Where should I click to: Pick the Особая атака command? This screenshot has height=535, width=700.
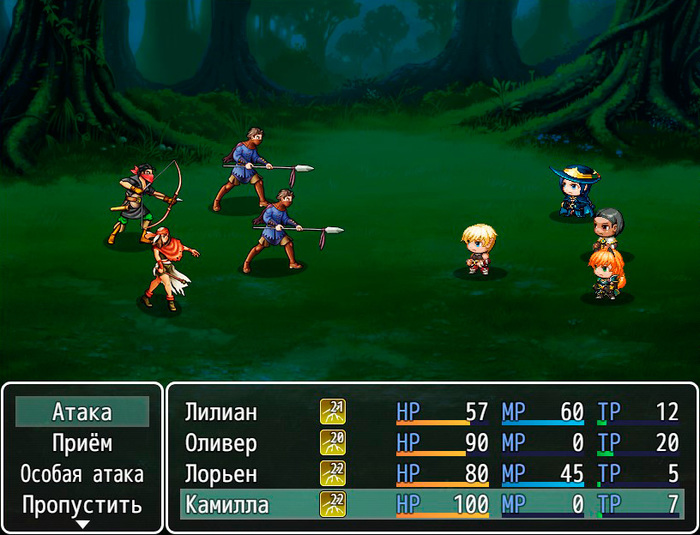(82, 474)
